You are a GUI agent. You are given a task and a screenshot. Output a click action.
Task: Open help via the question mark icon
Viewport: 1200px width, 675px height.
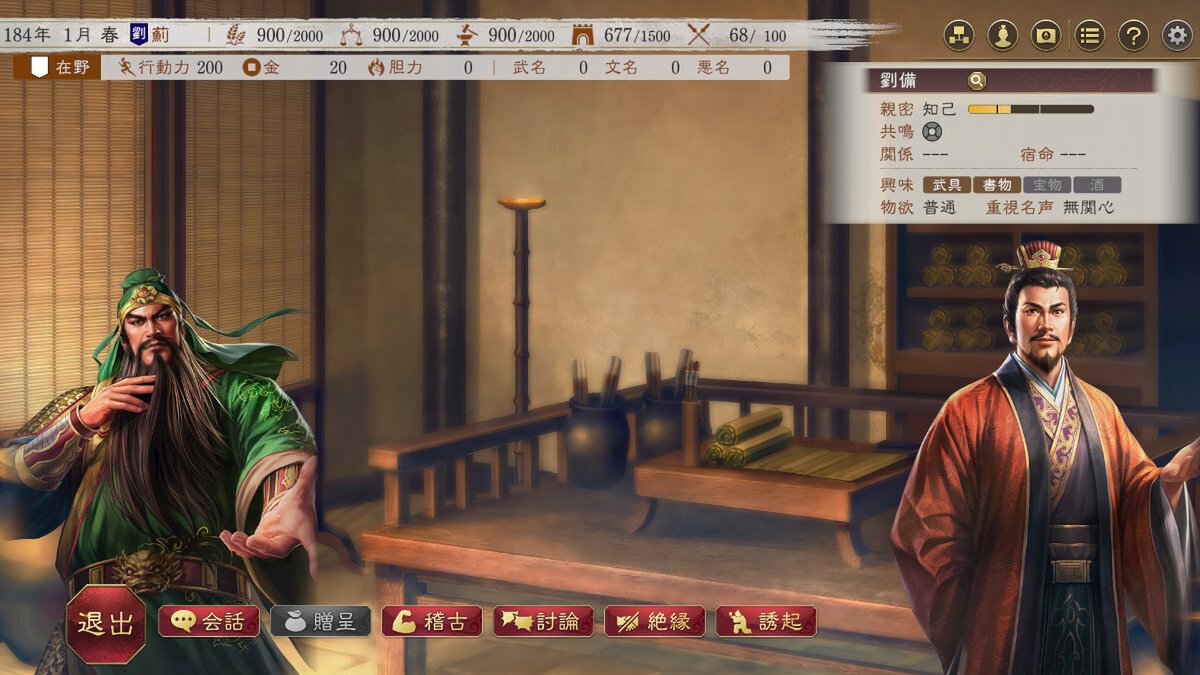tap(1133, 36)
